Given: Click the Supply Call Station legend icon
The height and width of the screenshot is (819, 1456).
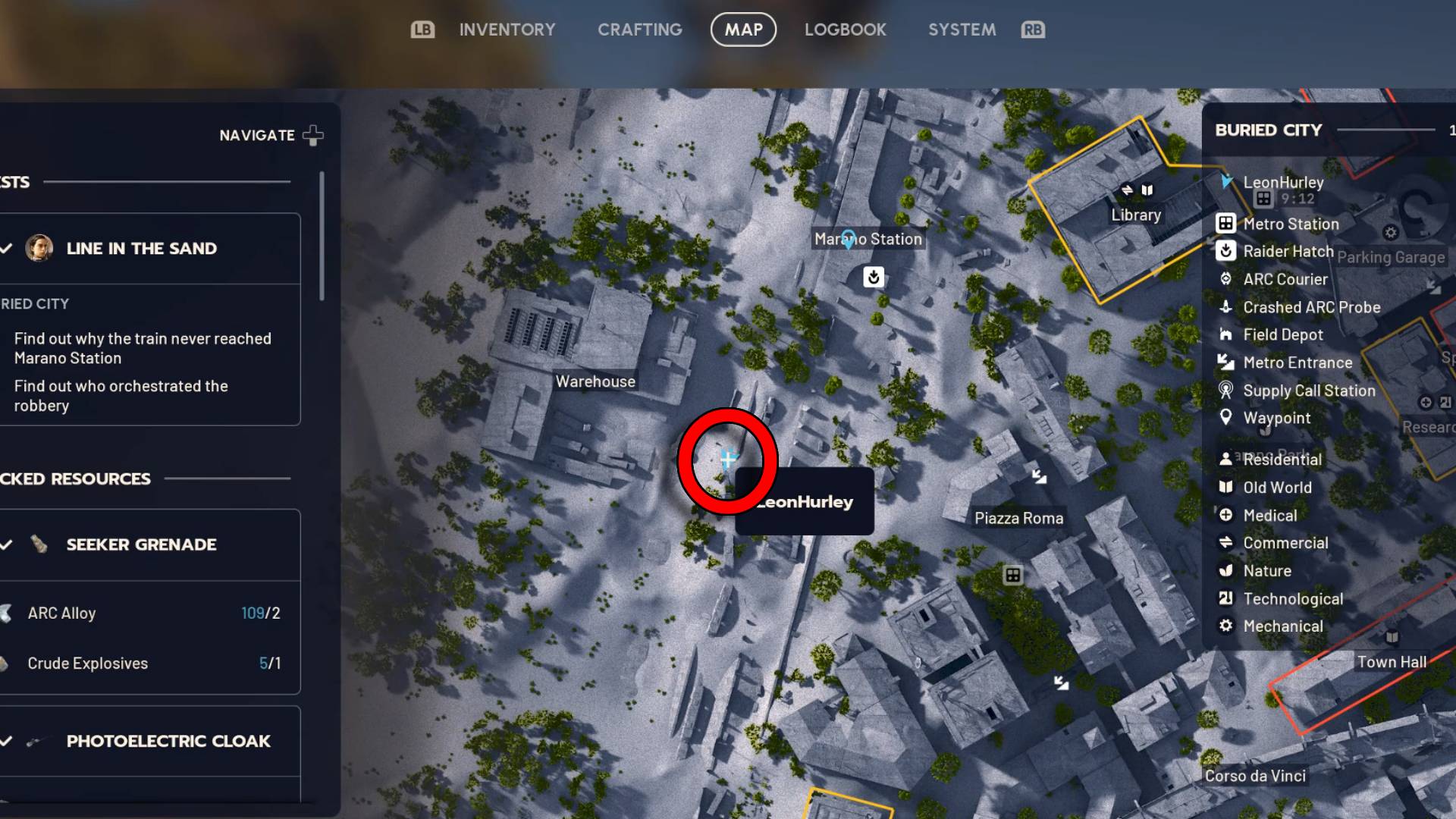Looking at the screenshot, I should click(x=1226, y=391).
